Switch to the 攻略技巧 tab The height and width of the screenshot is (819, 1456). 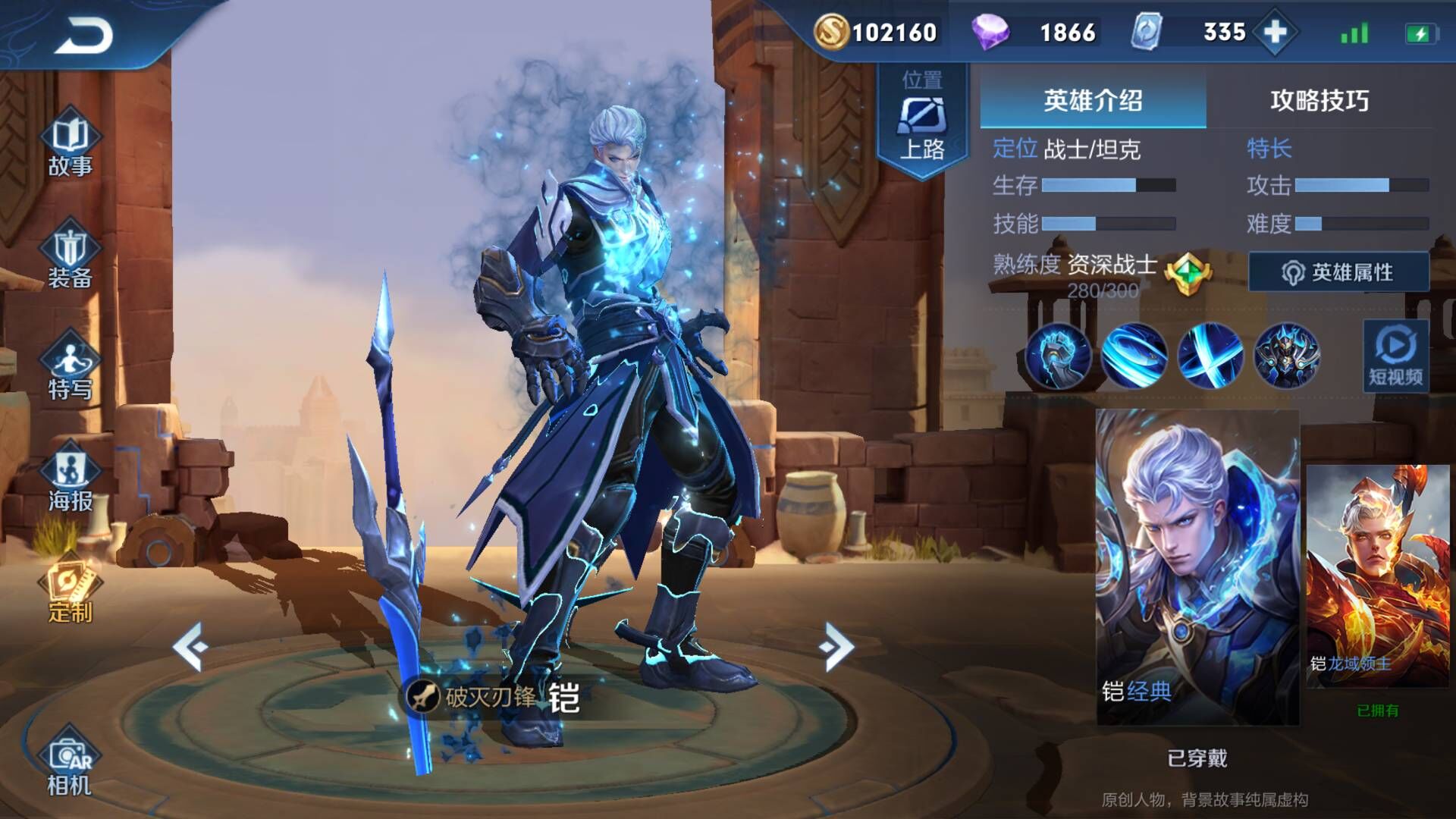1319,100
